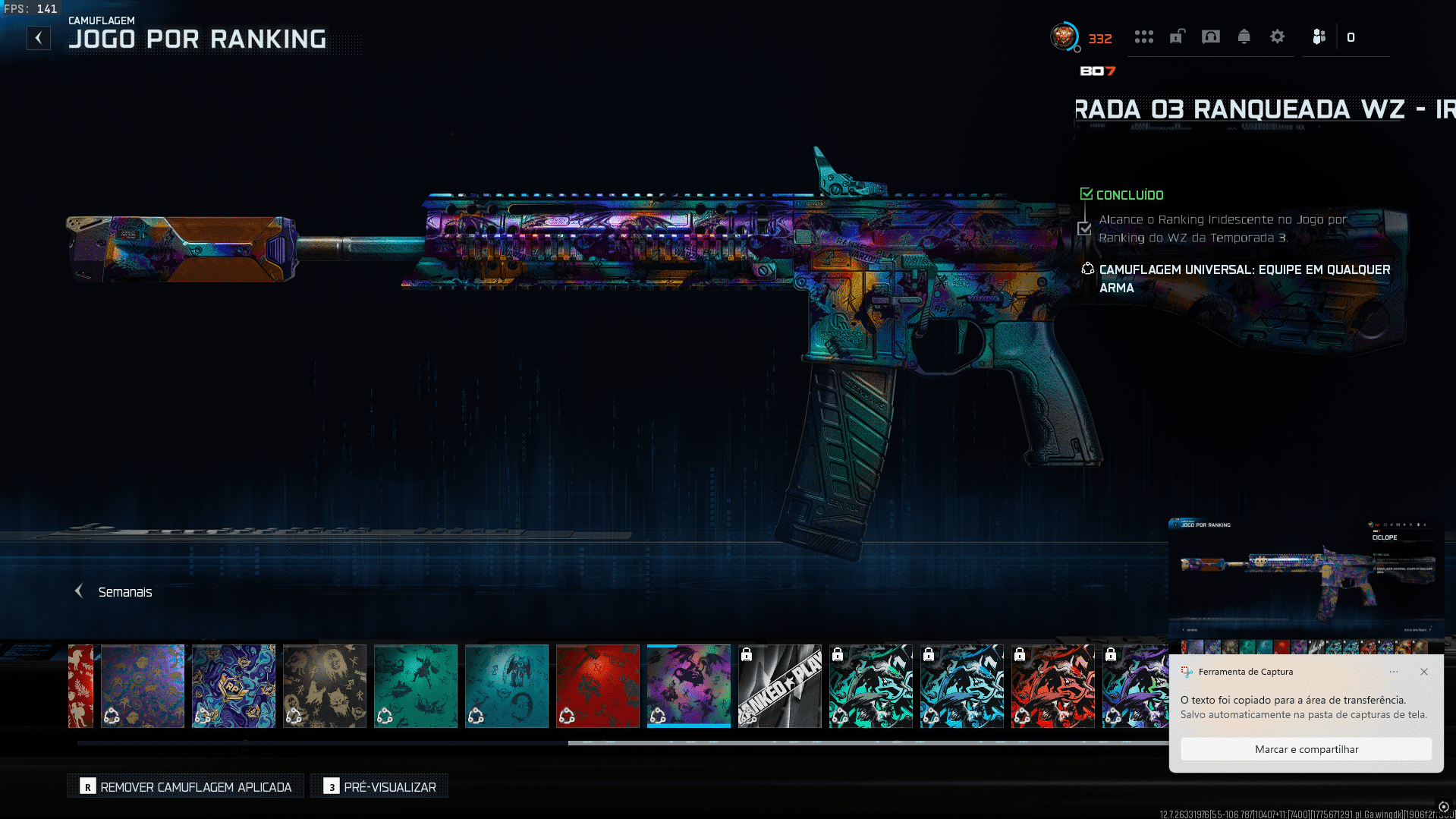The width and height of the screenshot is (1456, 819).
Task: Switch to the previous Semanais category
Action: [79, 591]
